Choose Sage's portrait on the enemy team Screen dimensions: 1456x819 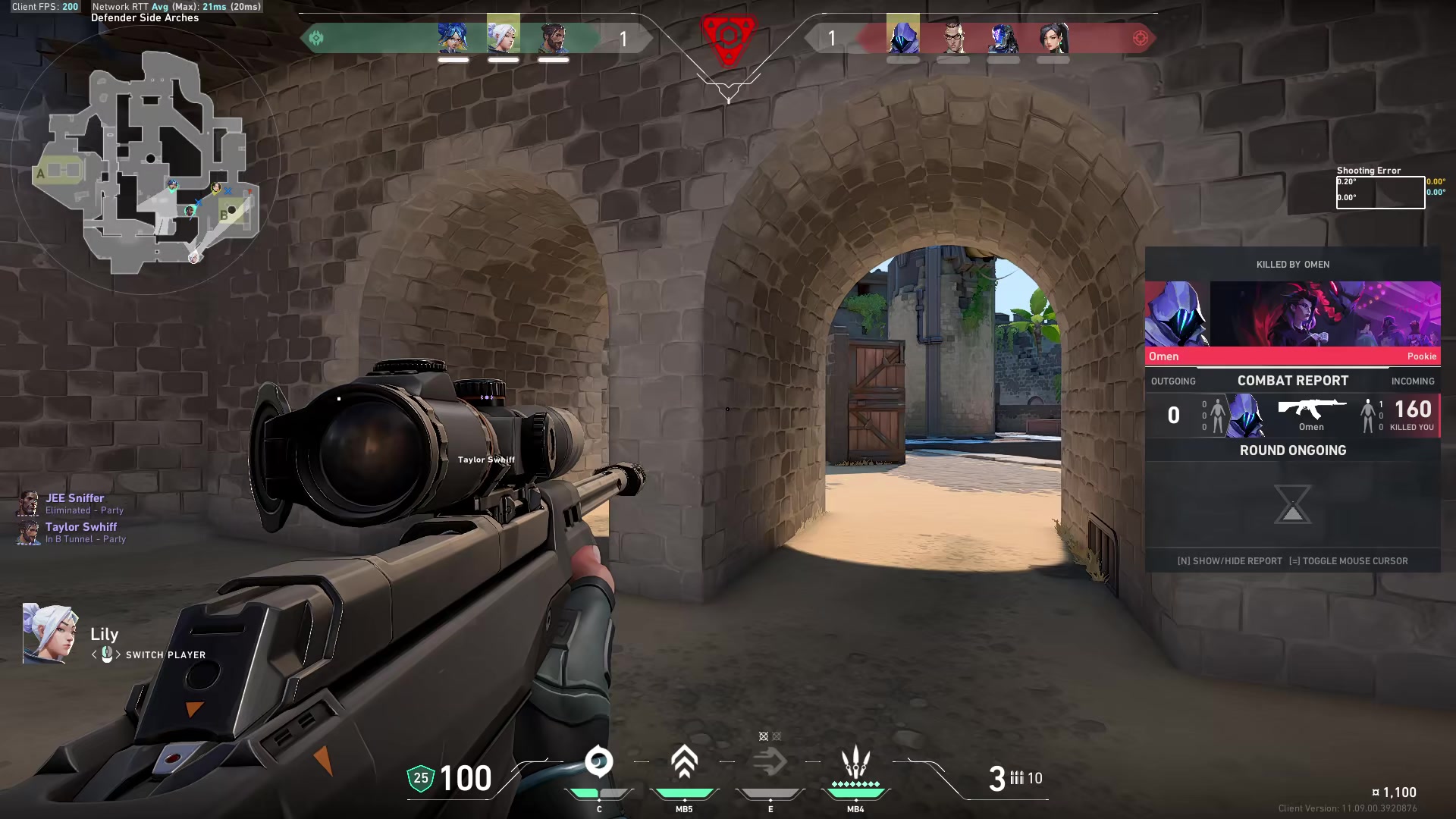click(x=1053, y=37)
